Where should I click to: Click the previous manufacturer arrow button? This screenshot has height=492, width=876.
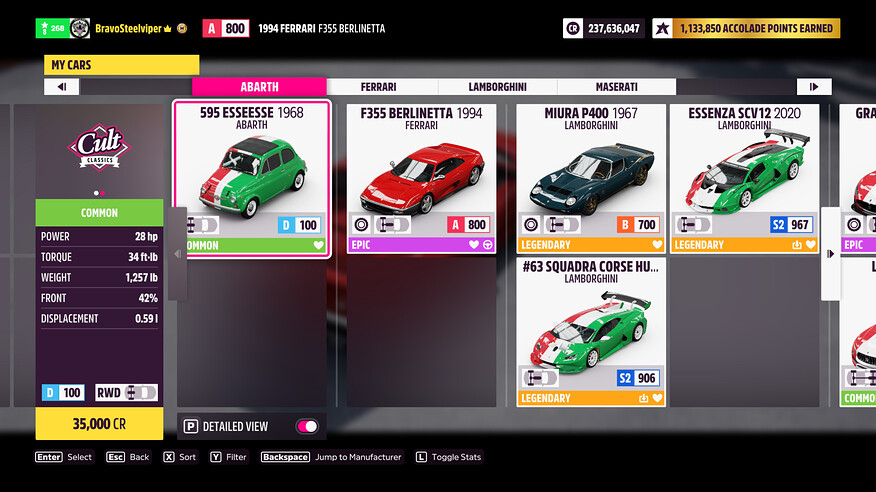coord(62,87)
